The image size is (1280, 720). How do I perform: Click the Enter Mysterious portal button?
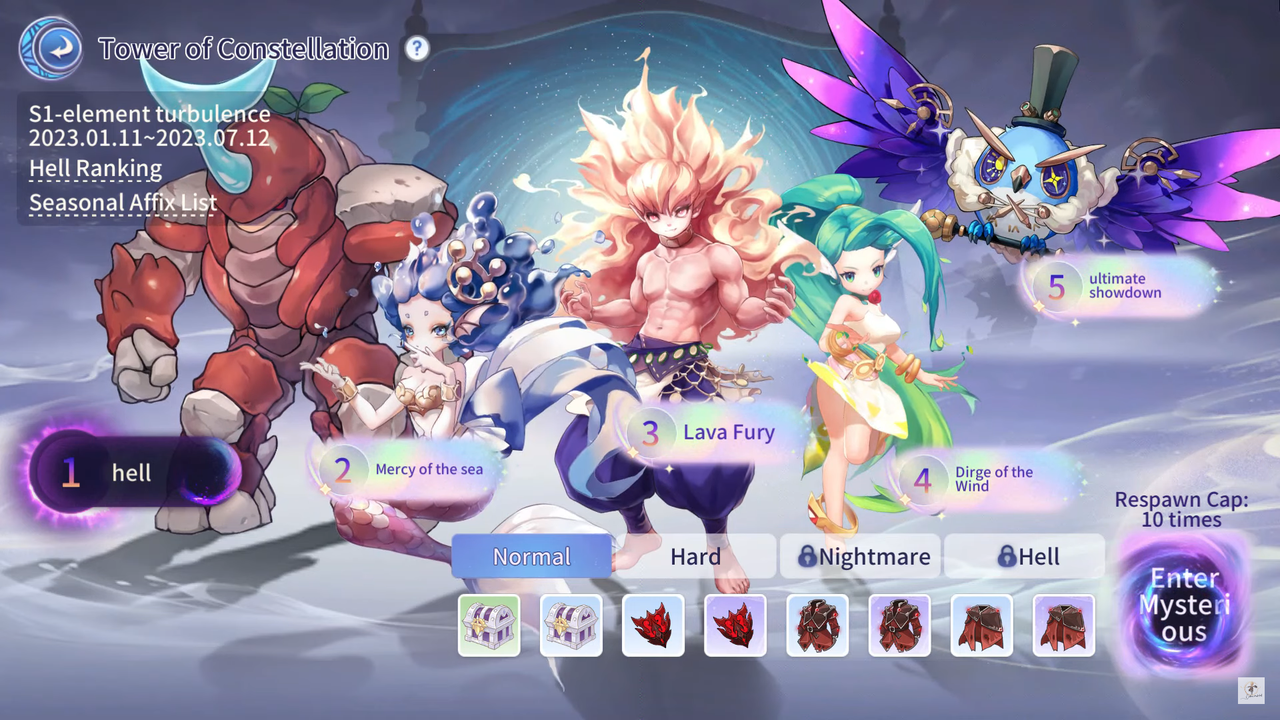click(1184, 605)
